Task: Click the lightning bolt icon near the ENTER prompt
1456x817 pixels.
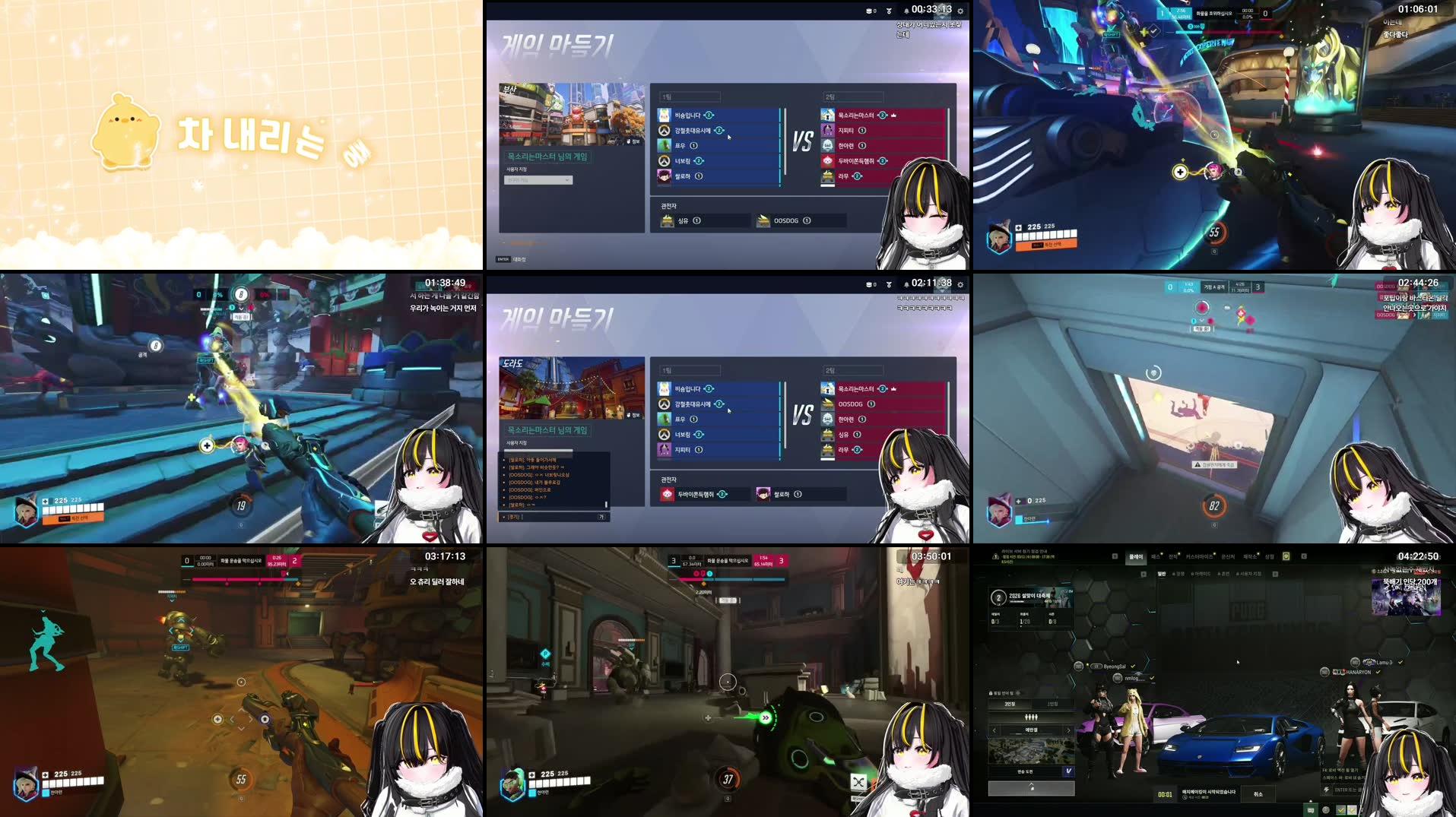Action: pos(1326,789)
